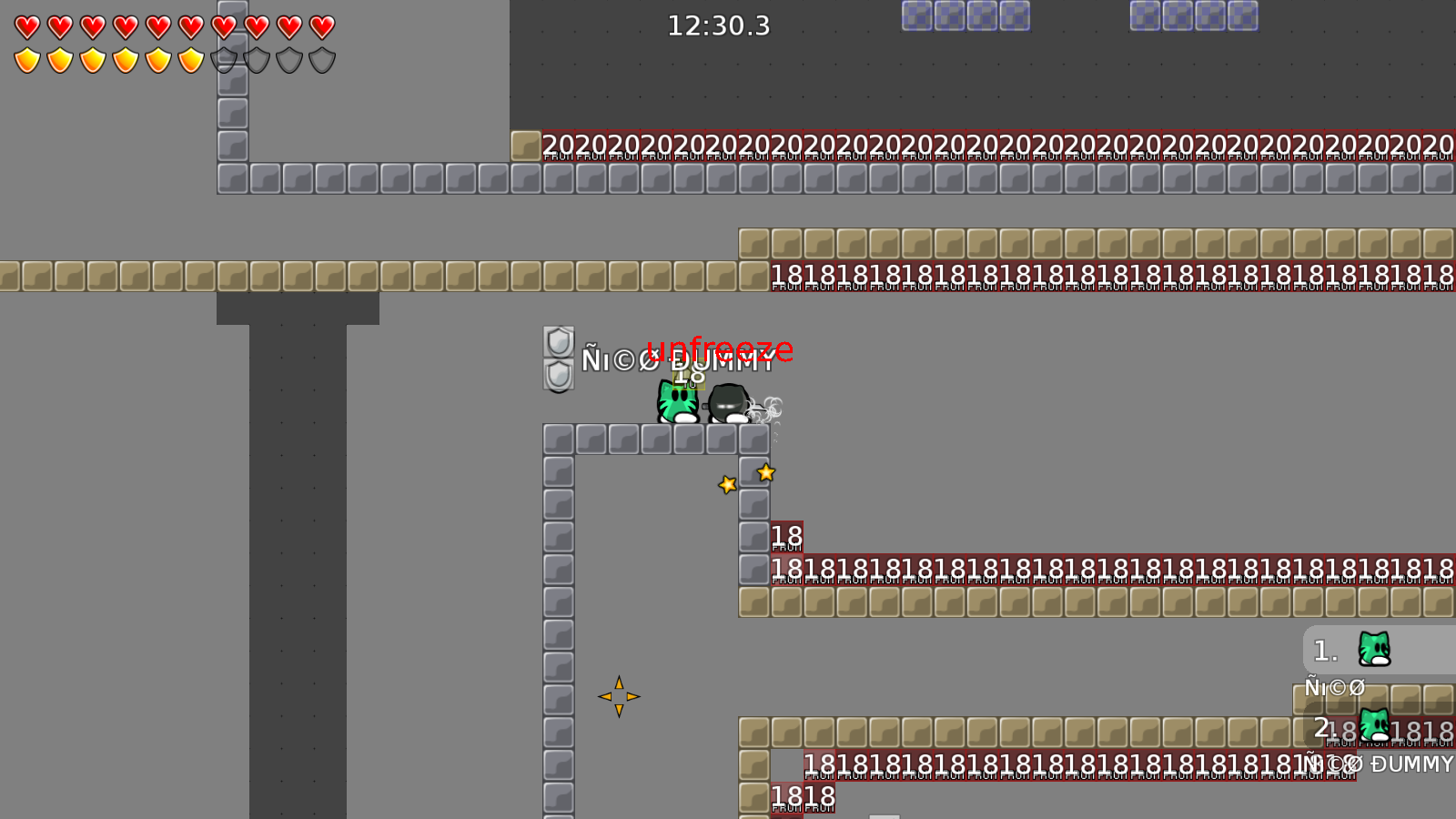Click the red unfreeze notification text

pos(721,348)
